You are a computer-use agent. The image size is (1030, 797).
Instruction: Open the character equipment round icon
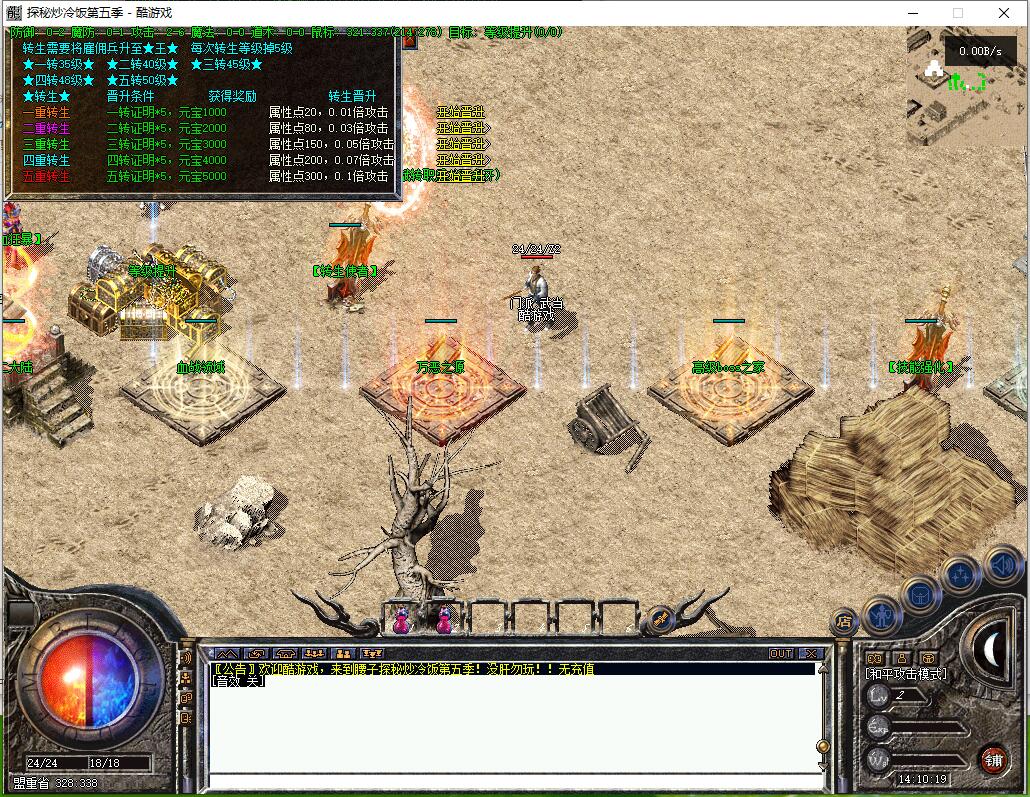tap(882, 614)
